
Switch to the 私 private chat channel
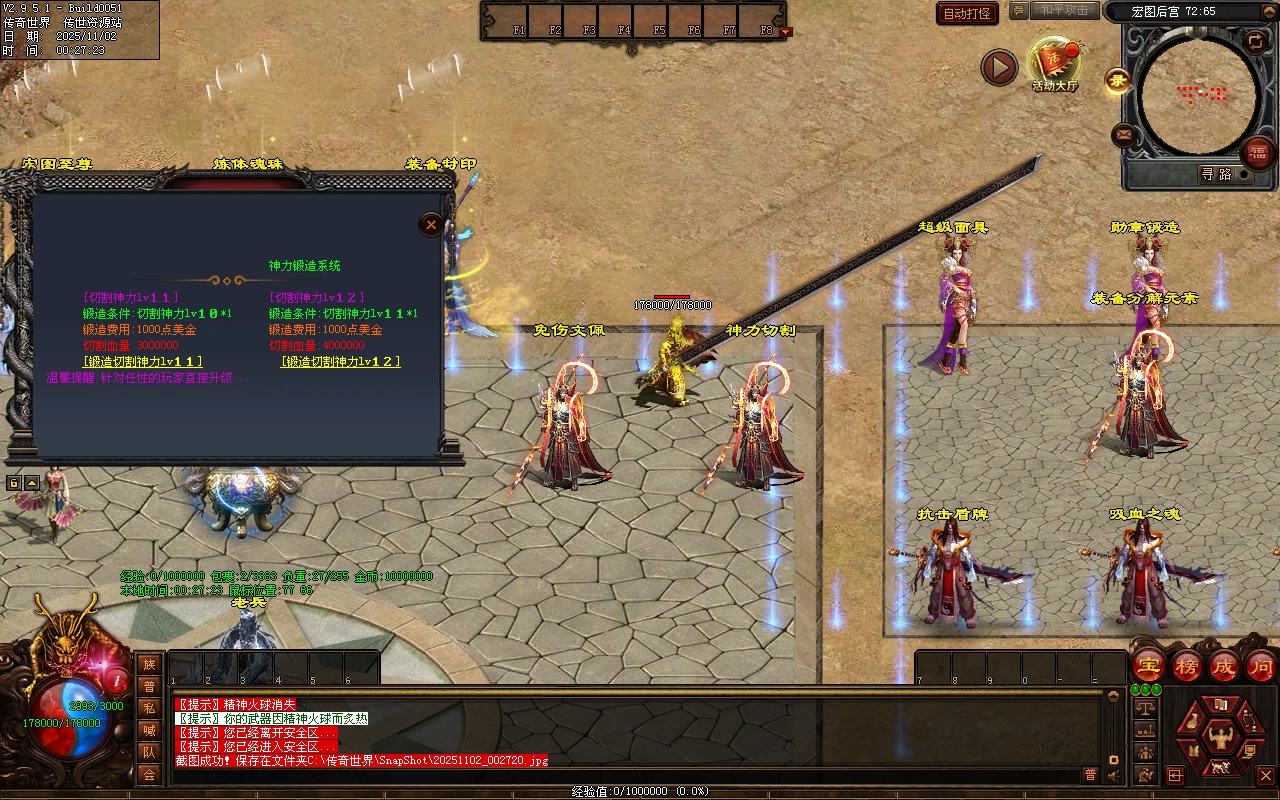coord(149,708)
